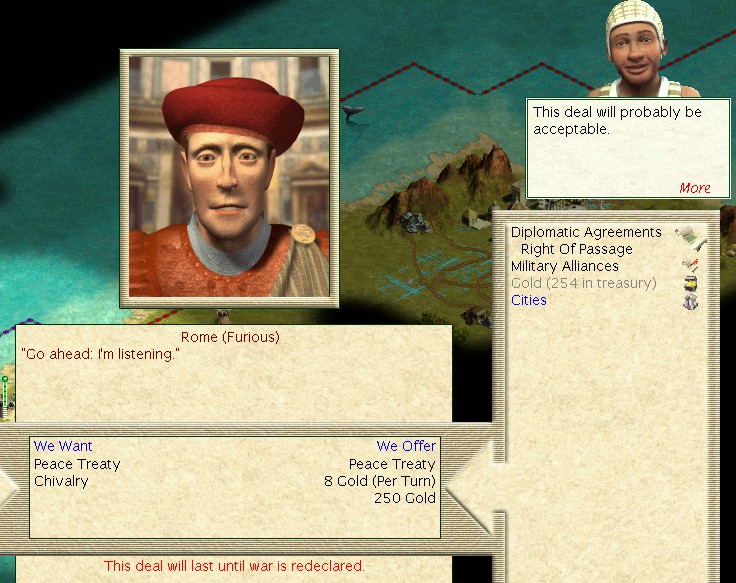
Task: Select the We Offer column header
Action: [x=406, y=446]
